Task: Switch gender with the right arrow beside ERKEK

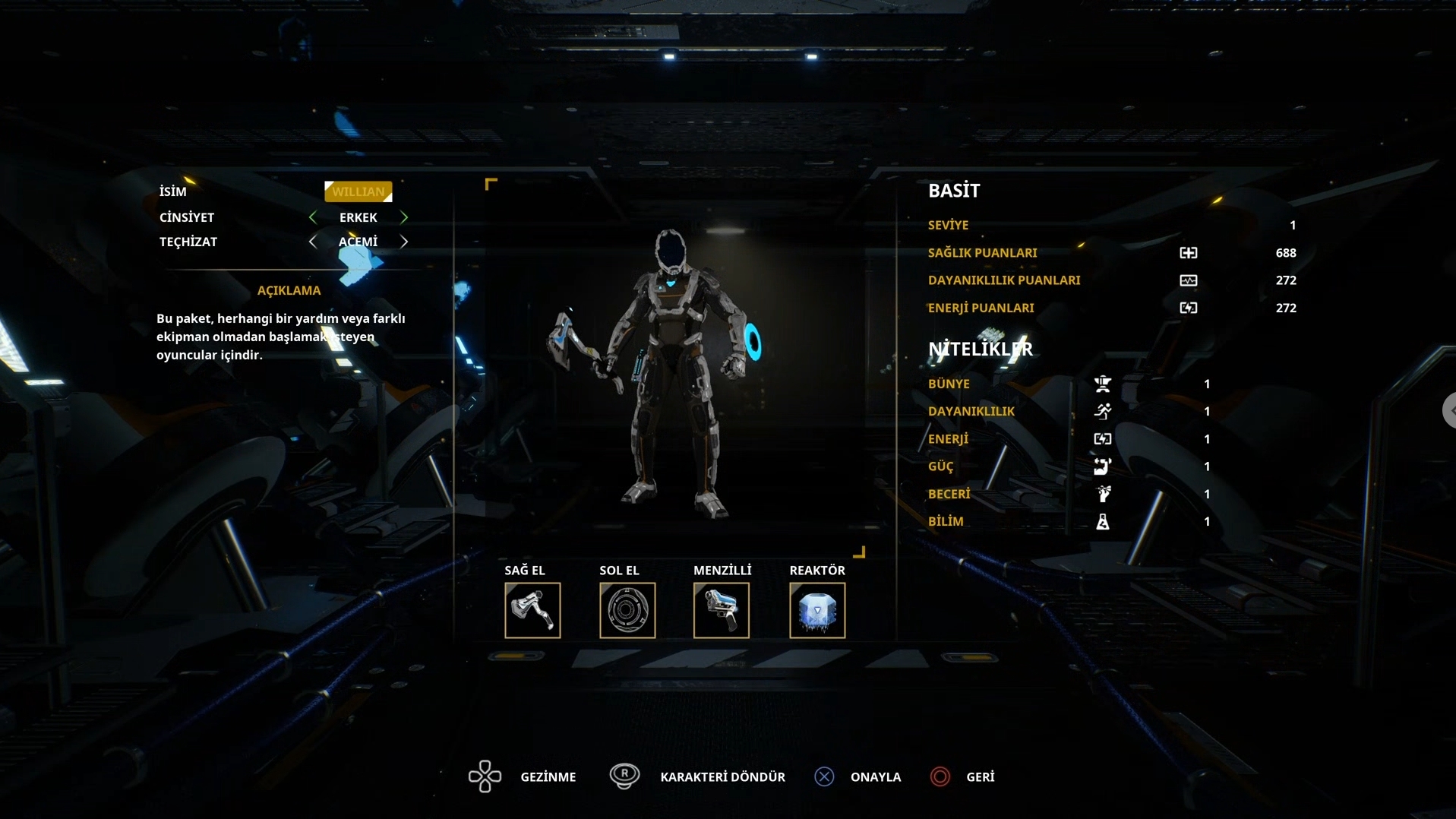Action: (404, 217)
